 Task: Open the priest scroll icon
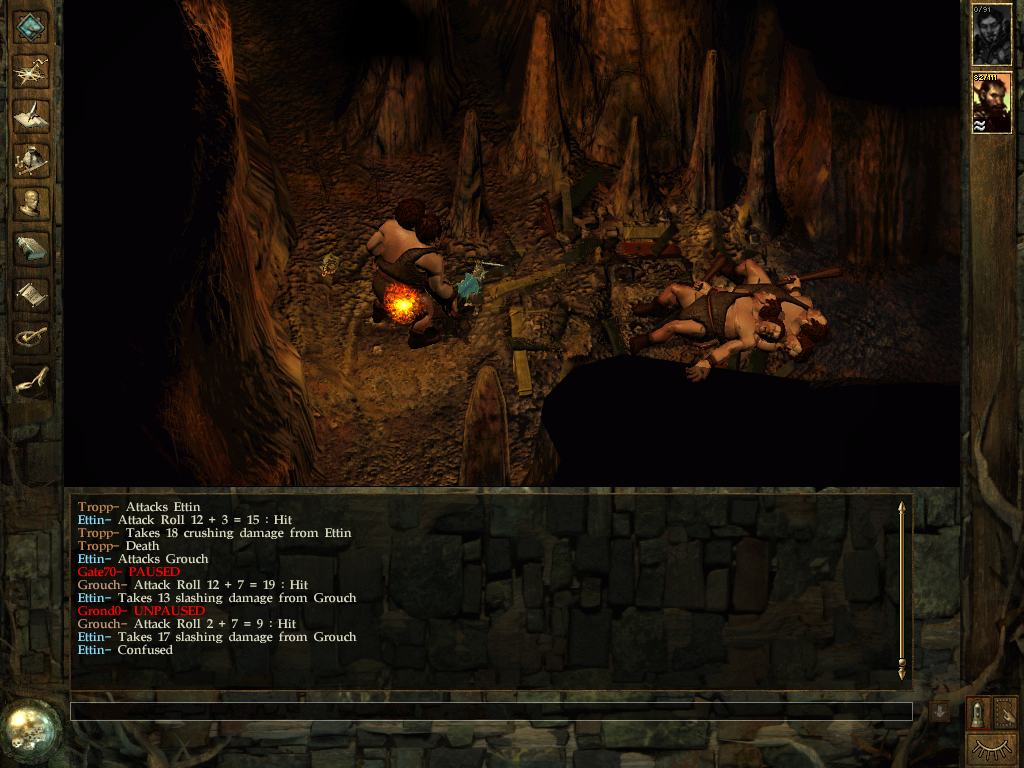31,292
